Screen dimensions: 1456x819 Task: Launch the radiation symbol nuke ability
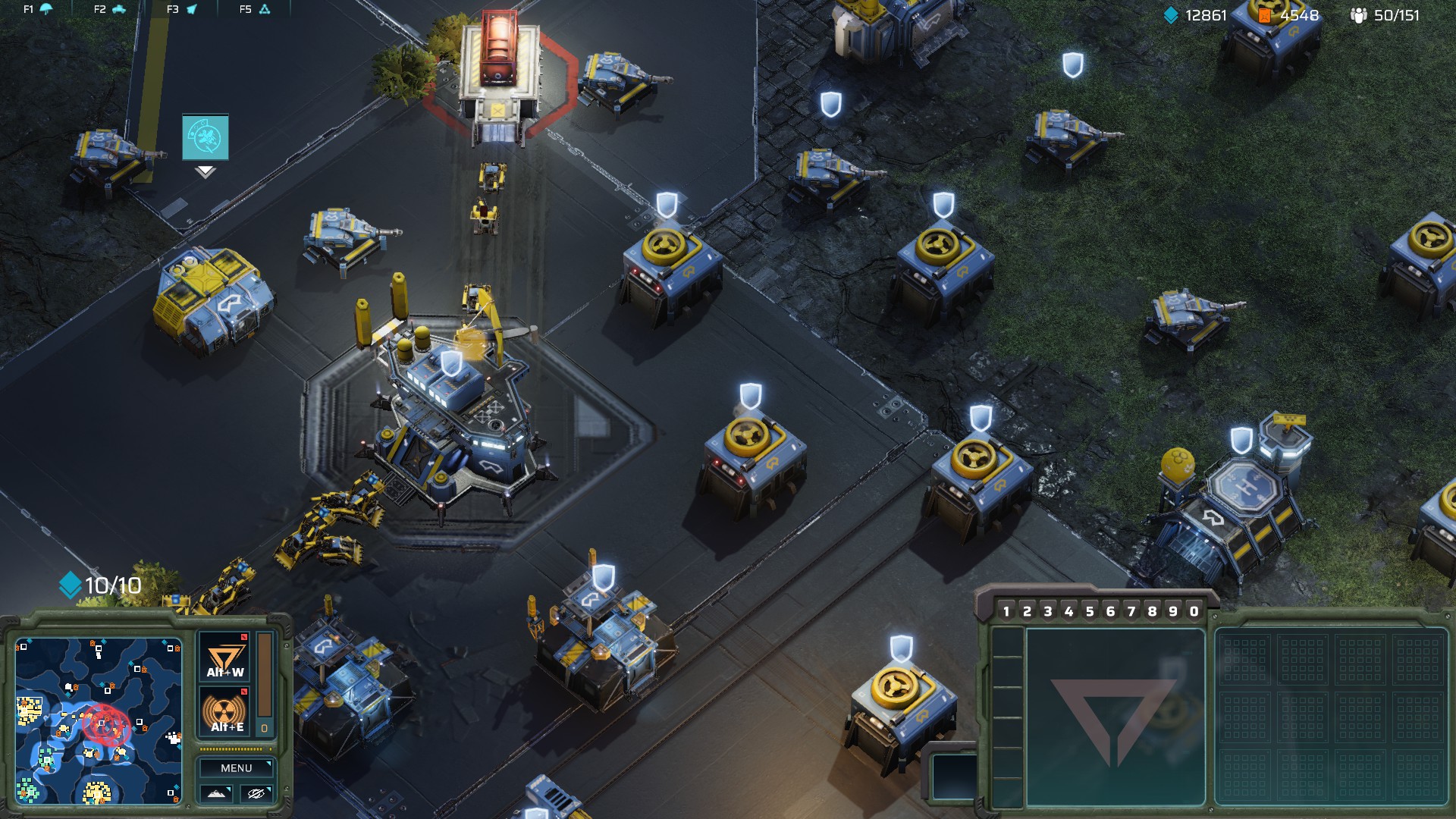coord(225,713)
